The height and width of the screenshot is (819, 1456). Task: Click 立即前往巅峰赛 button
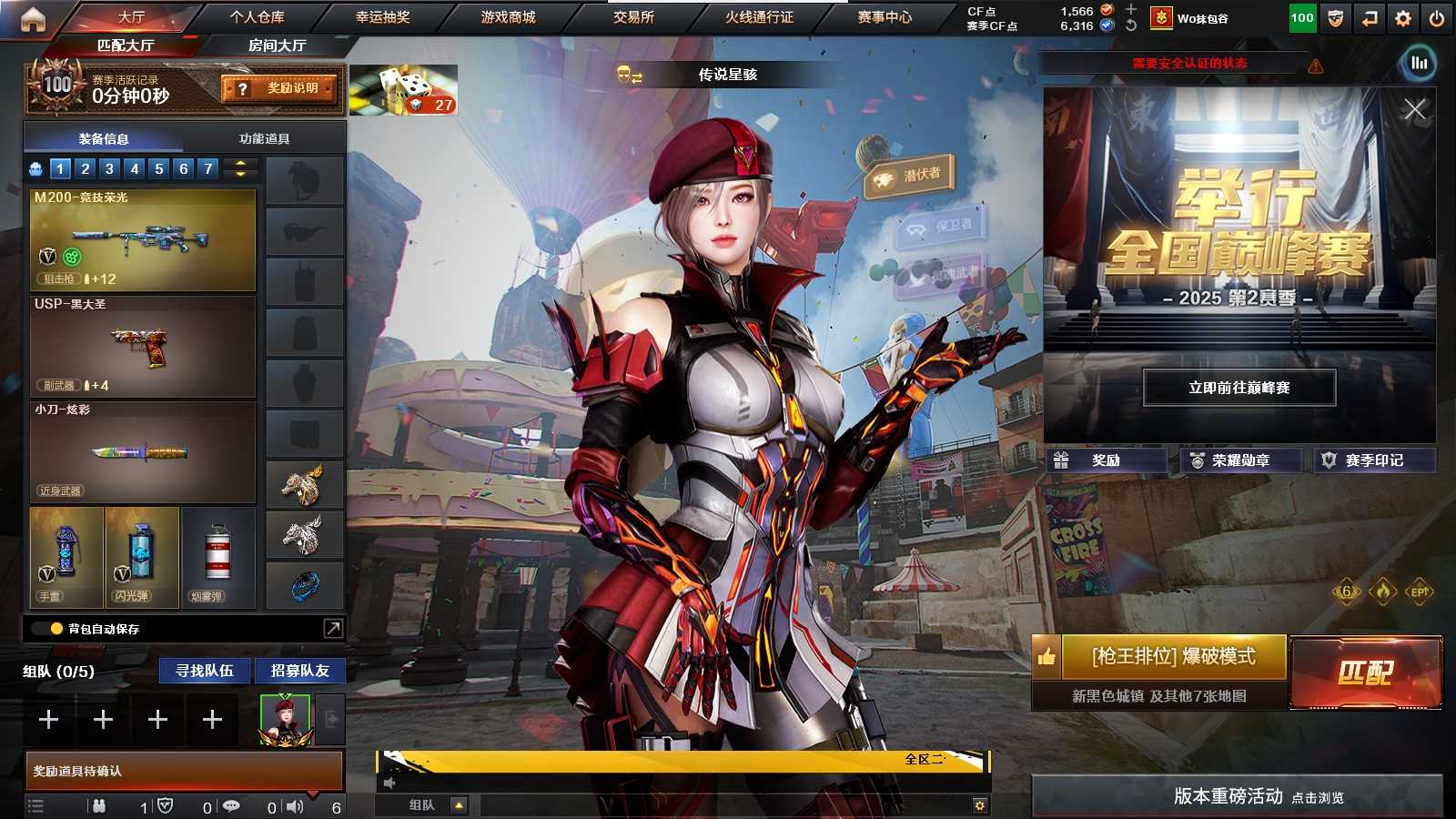(x=1239, y=388)
